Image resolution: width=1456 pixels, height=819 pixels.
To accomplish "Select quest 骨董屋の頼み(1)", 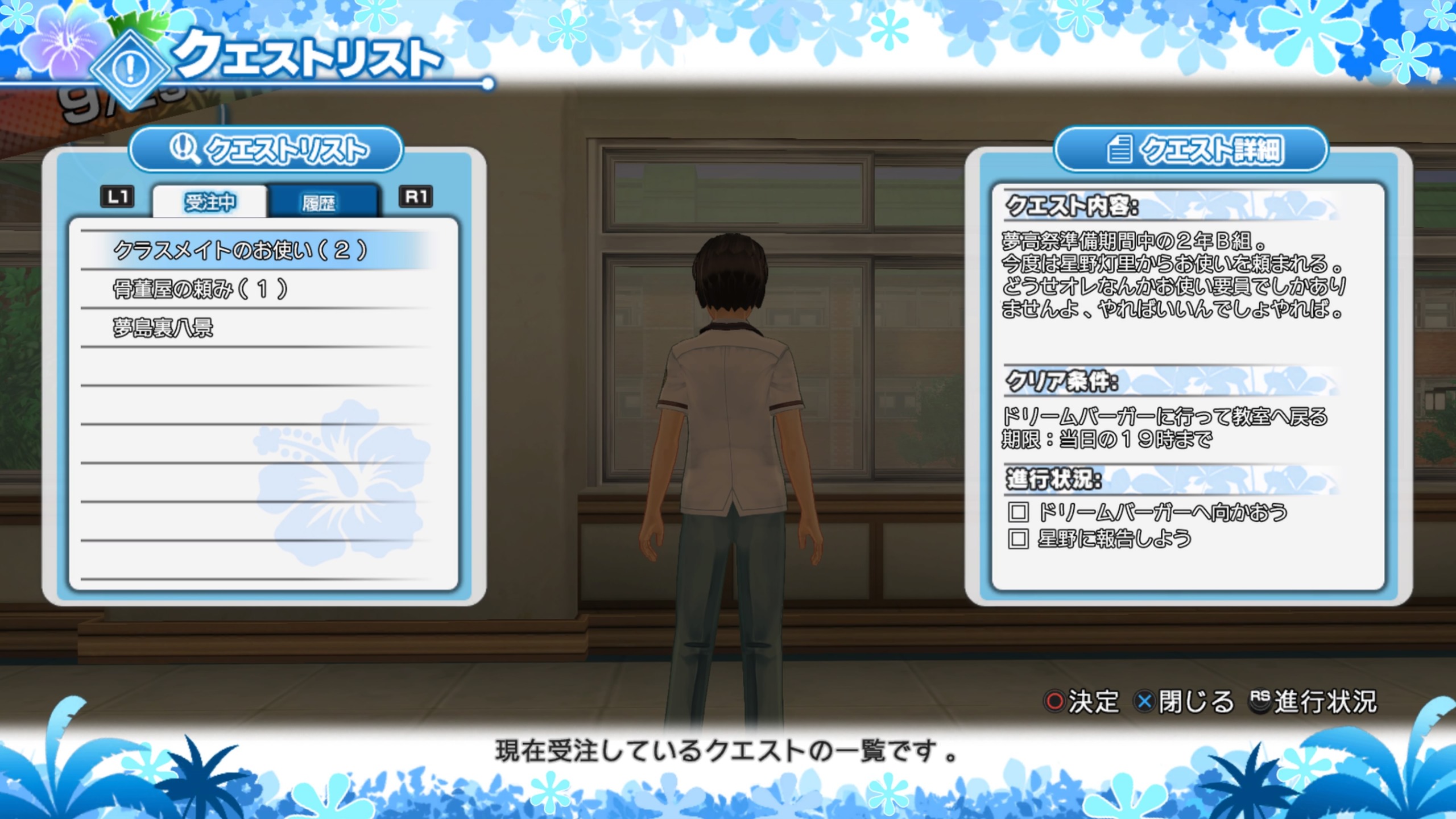I will 200,289.
